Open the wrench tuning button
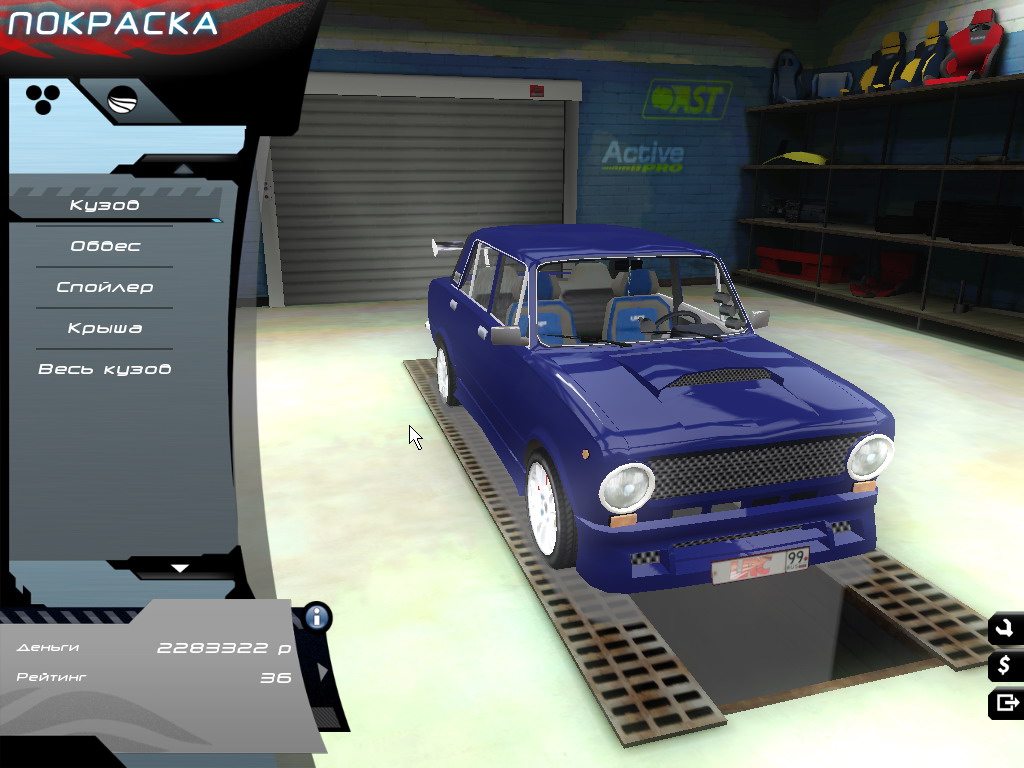The height and width of the screenshot is (768, 1024). [1005, 628]
